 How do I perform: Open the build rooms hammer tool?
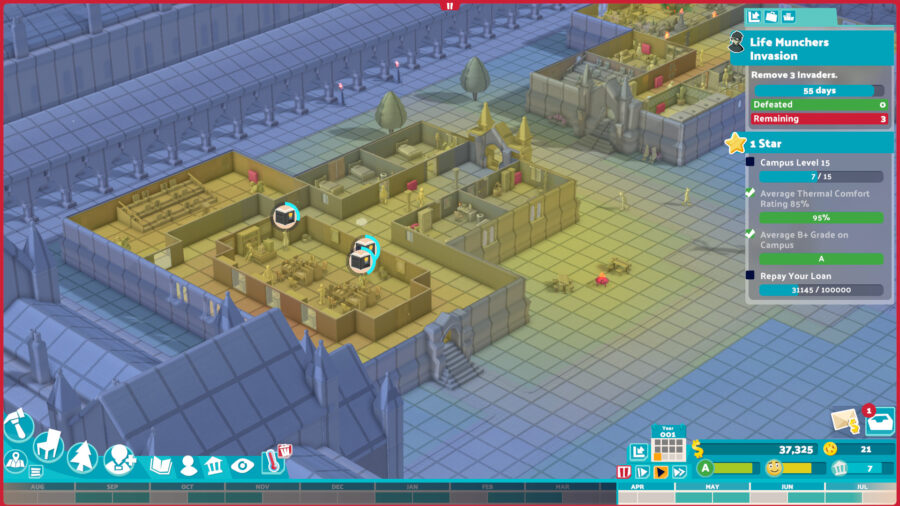[x=19, y=425]
